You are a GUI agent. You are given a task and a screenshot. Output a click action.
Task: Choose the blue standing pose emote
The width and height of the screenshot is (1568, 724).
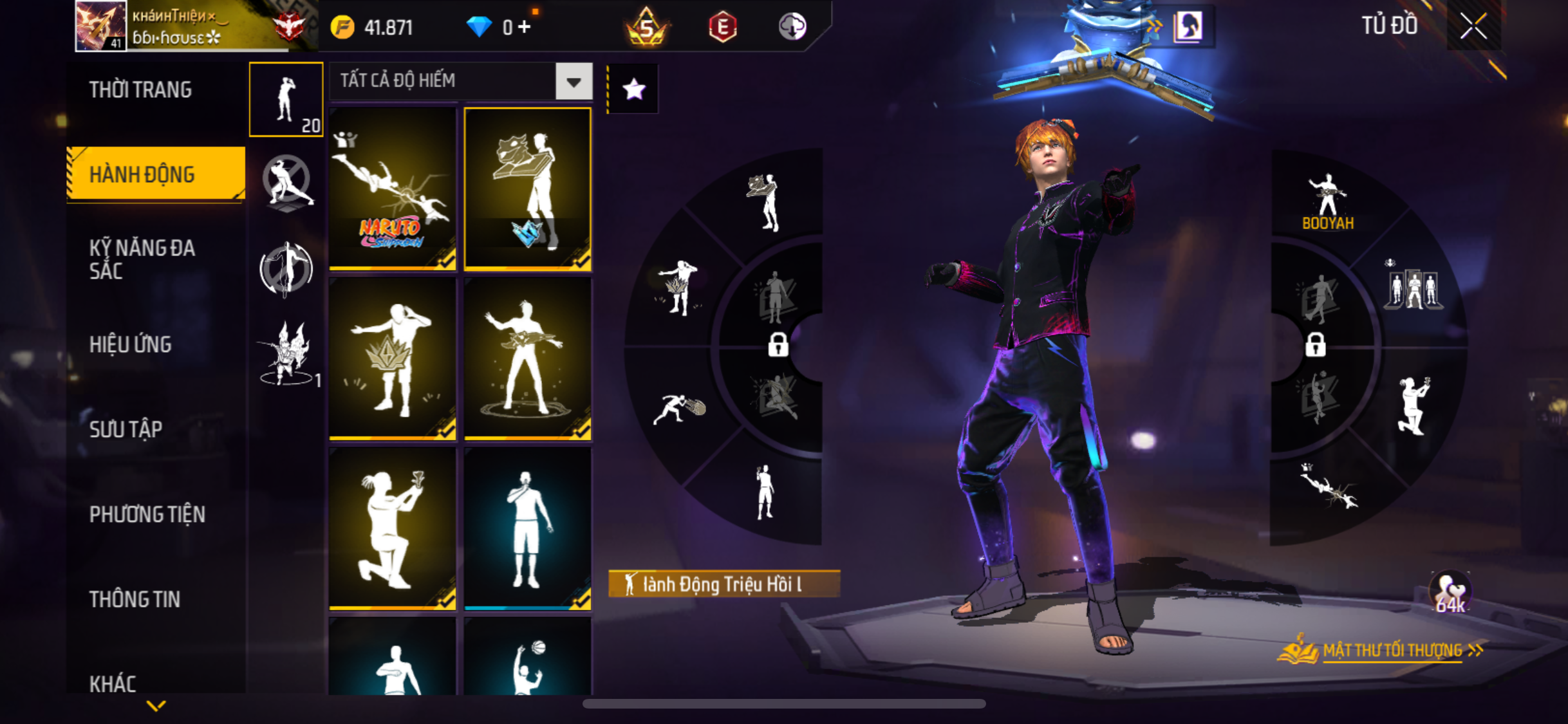coord(527,528)
